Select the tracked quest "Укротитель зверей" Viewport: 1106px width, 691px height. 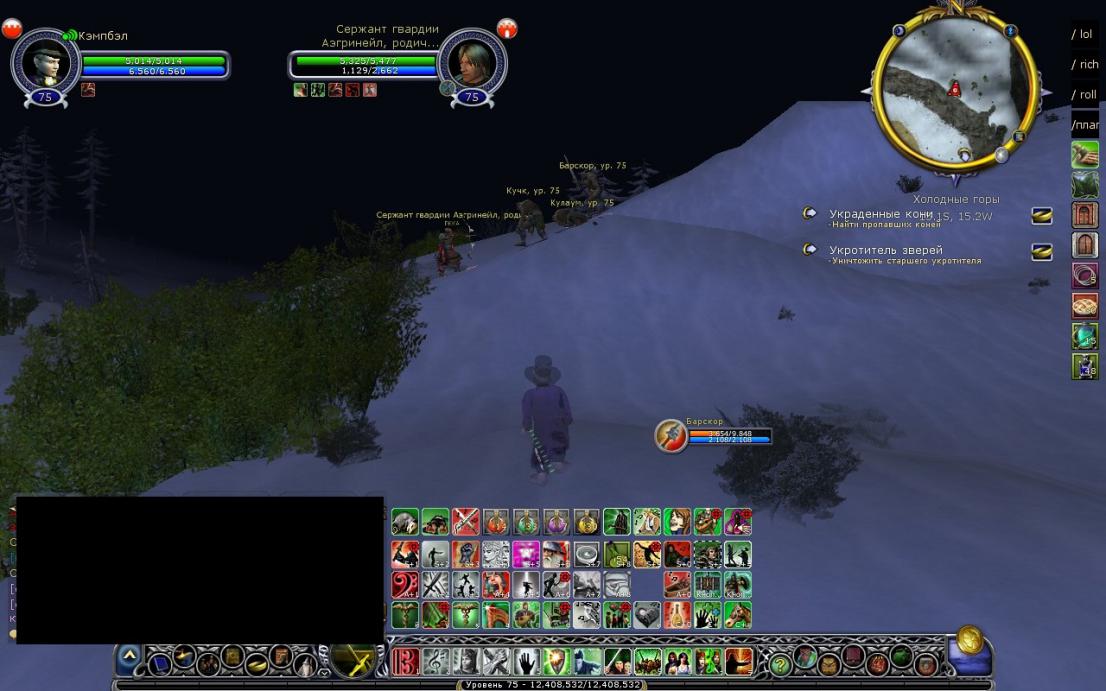tap(885, 250)
